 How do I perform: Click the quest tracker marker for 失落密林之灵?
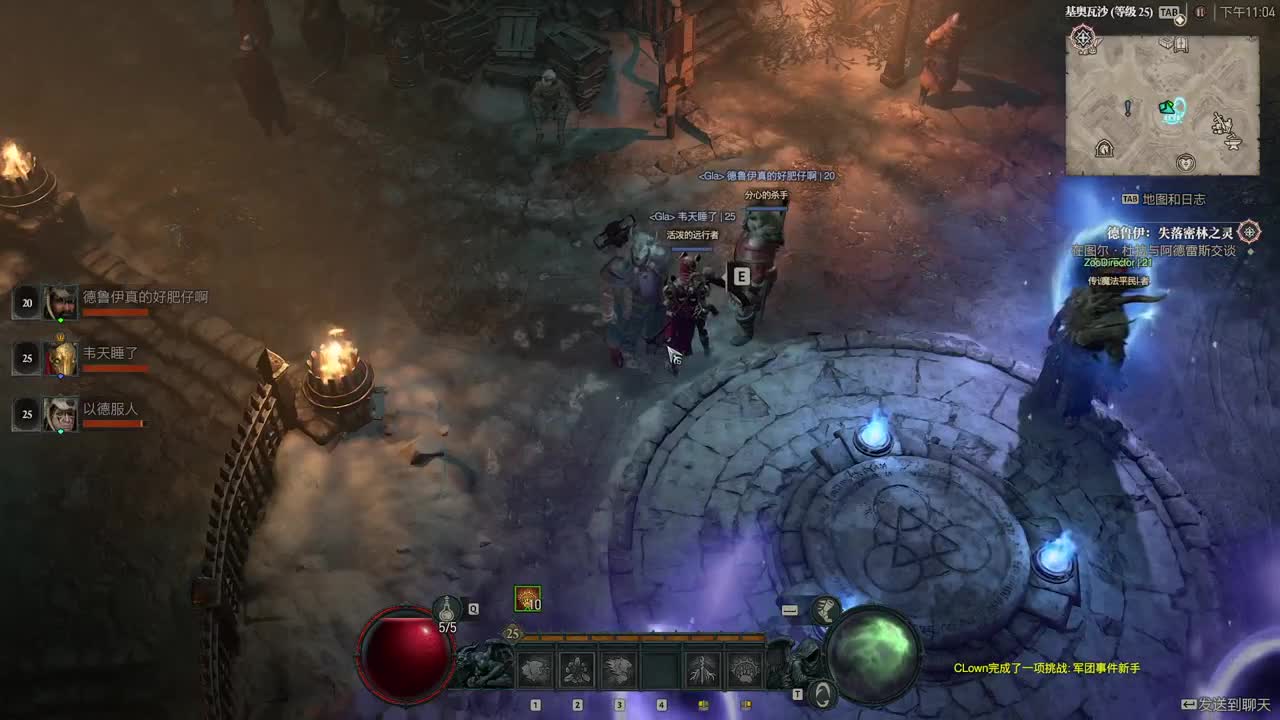coord(1249,232)
